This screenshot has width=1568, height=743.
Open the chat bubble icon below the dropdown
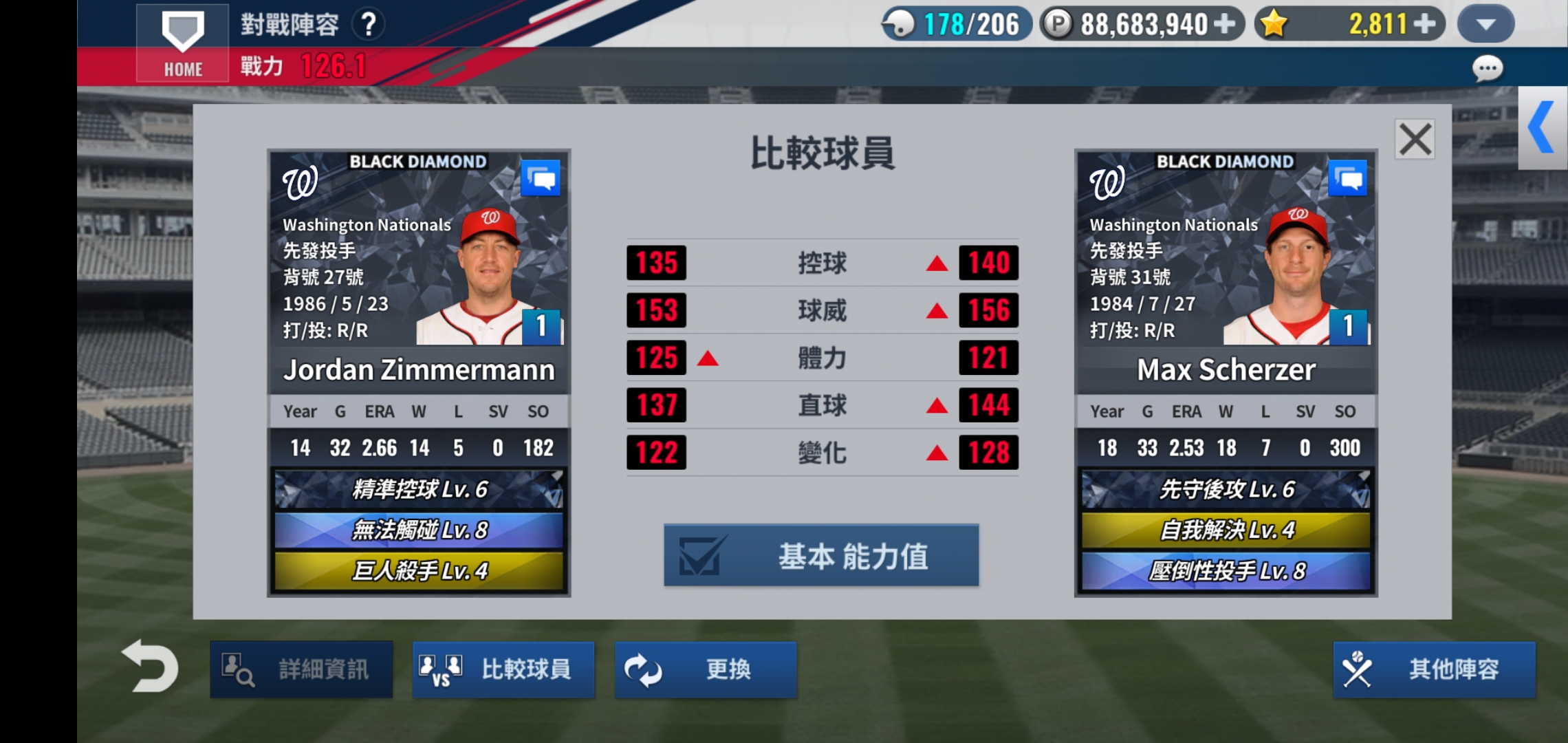[1486, 67]
